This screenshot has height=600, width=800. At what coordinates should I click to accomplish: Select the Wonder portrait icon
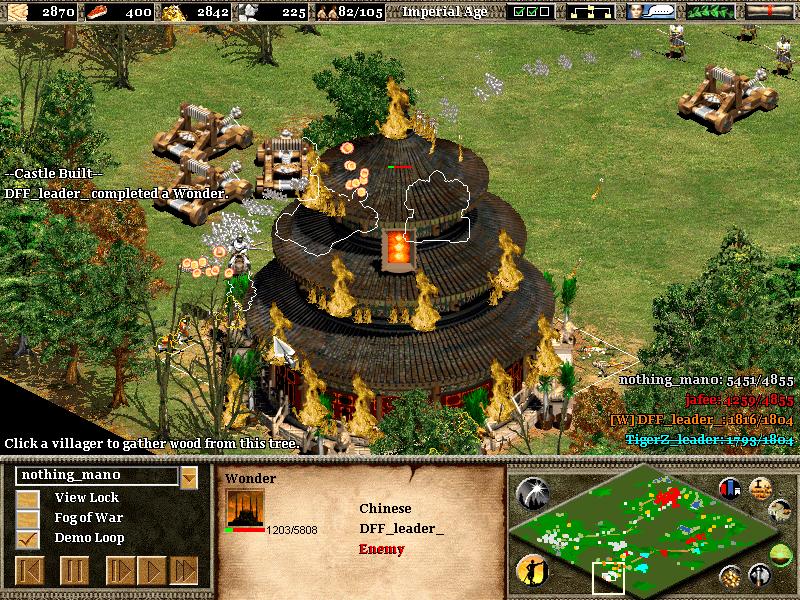pyautogui.click(x=244, y=509)
